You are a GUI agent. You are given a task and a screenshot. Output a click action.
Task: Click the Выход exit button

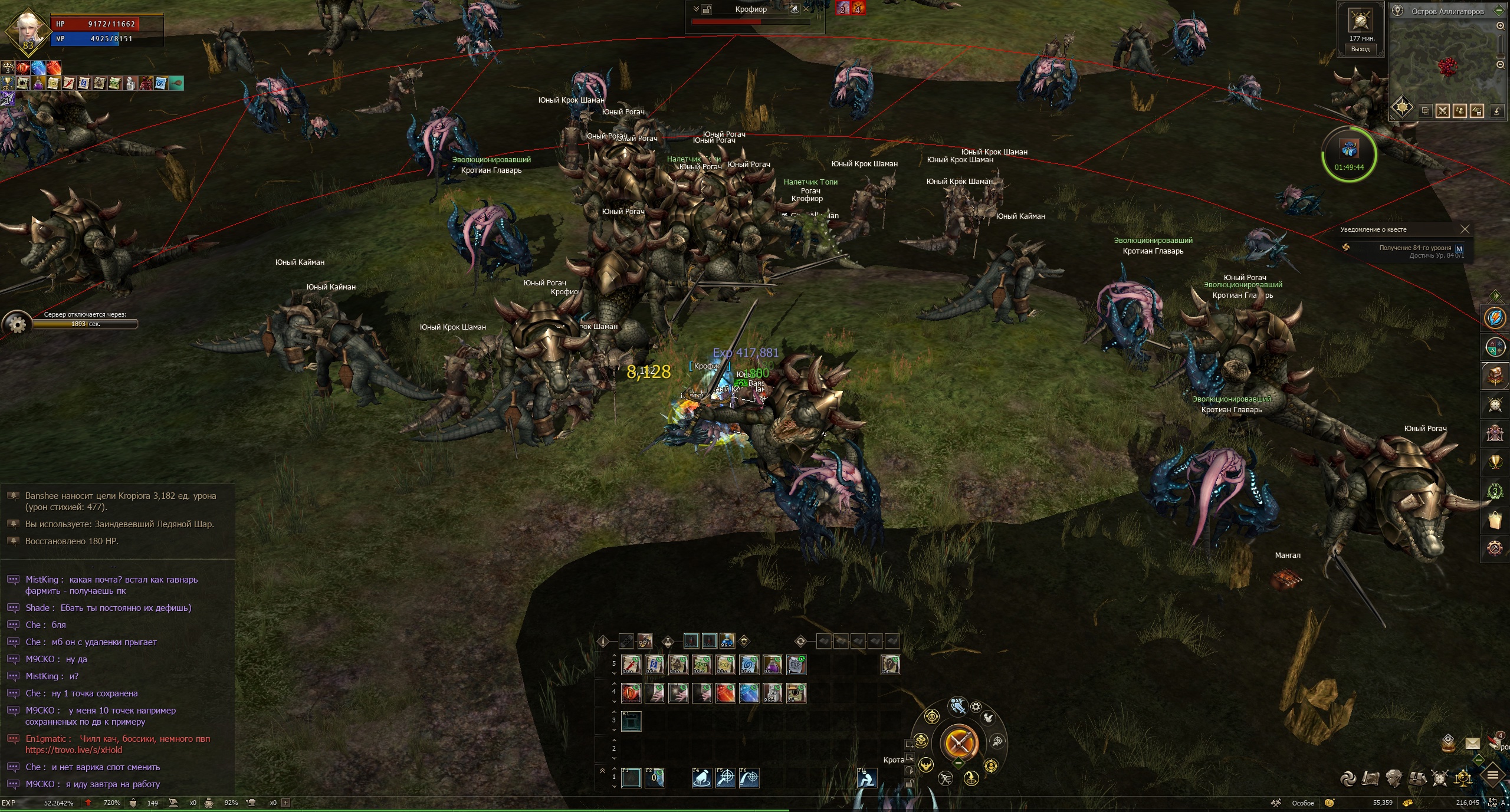click(1360, 49)
